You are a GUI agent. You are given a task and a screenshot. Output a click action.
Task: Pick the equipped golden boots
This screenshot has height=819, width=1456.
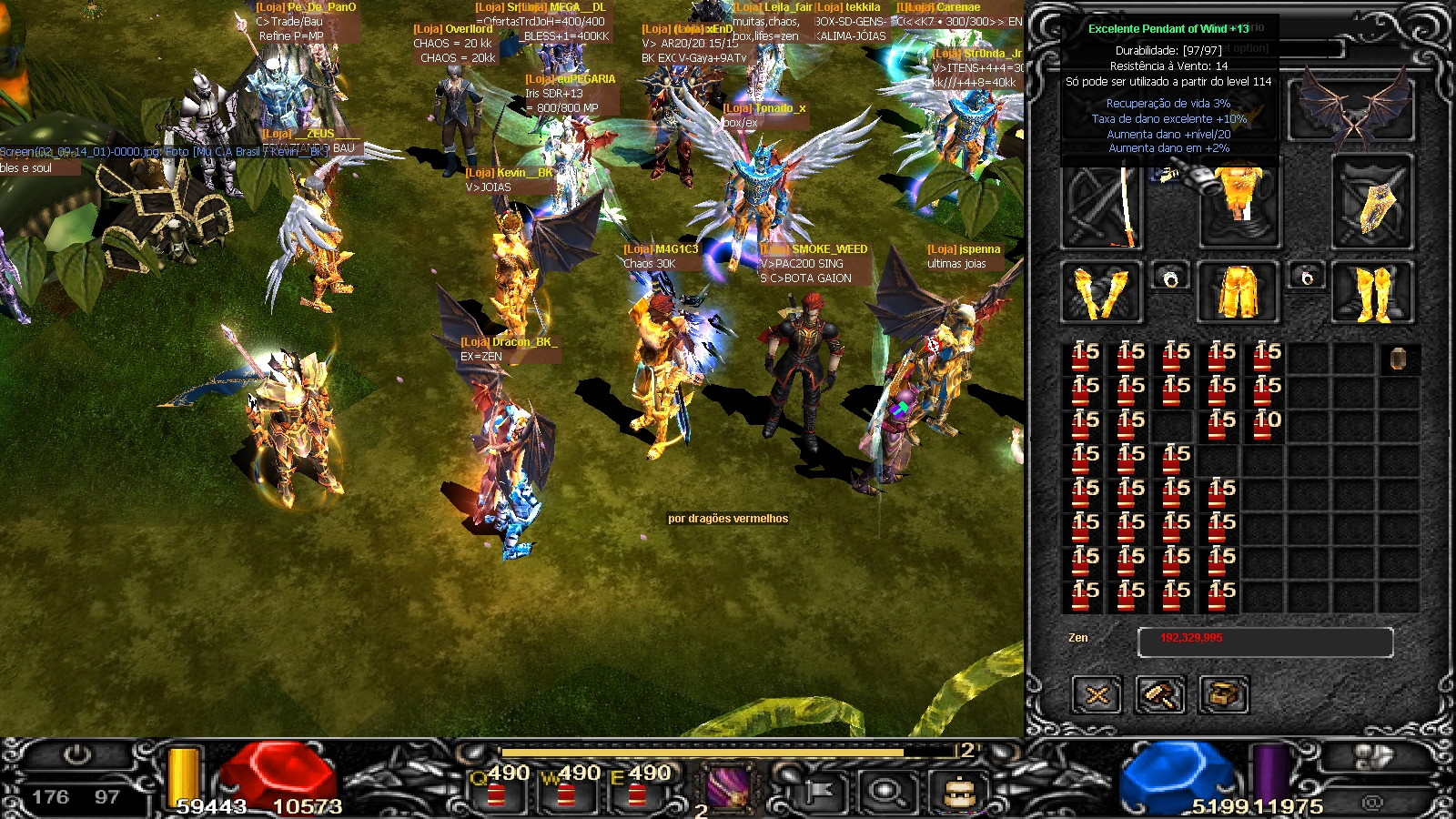(1373, 292)
